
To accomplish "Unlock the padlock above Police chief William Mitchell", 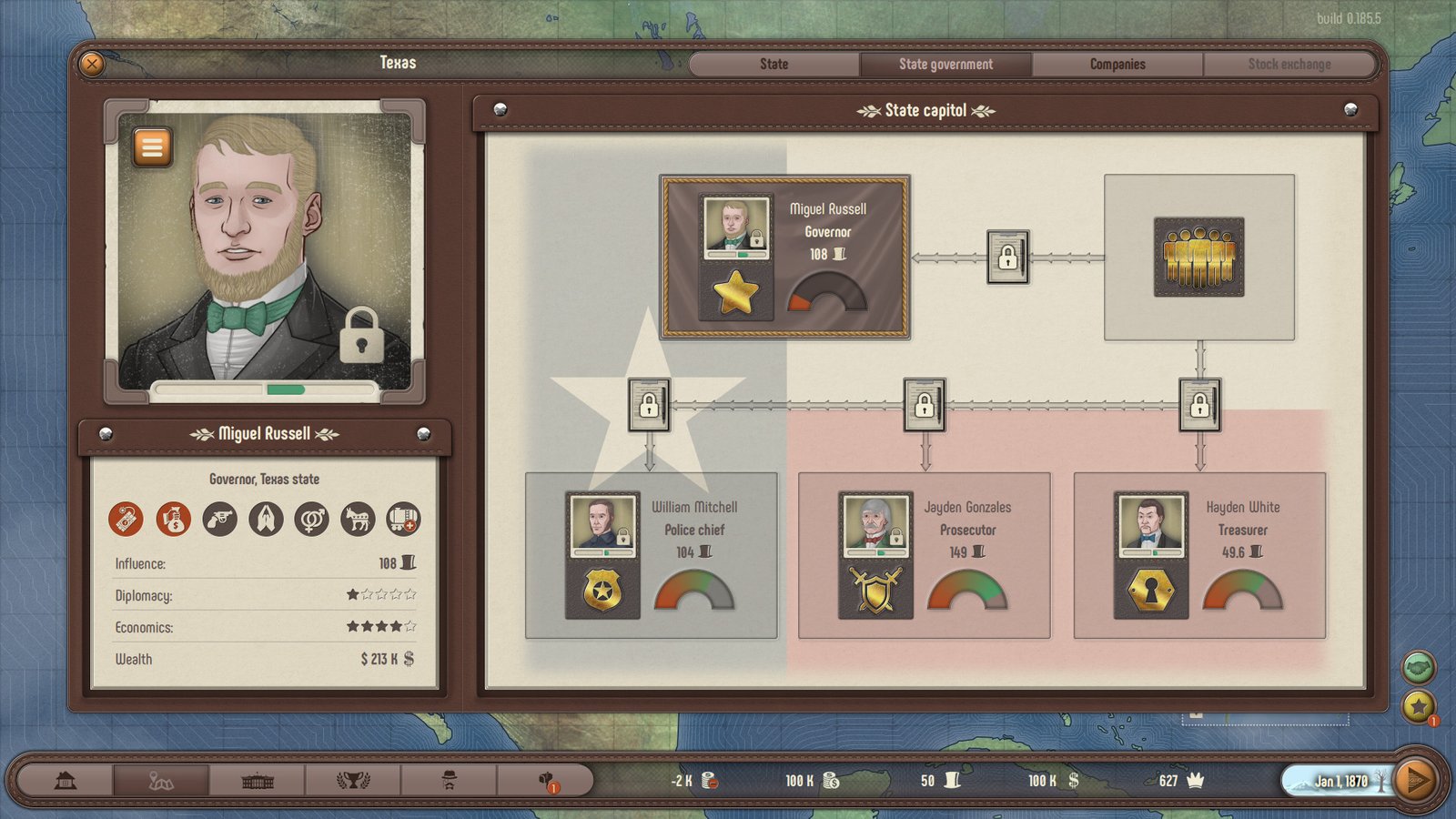I will [650, 403].
